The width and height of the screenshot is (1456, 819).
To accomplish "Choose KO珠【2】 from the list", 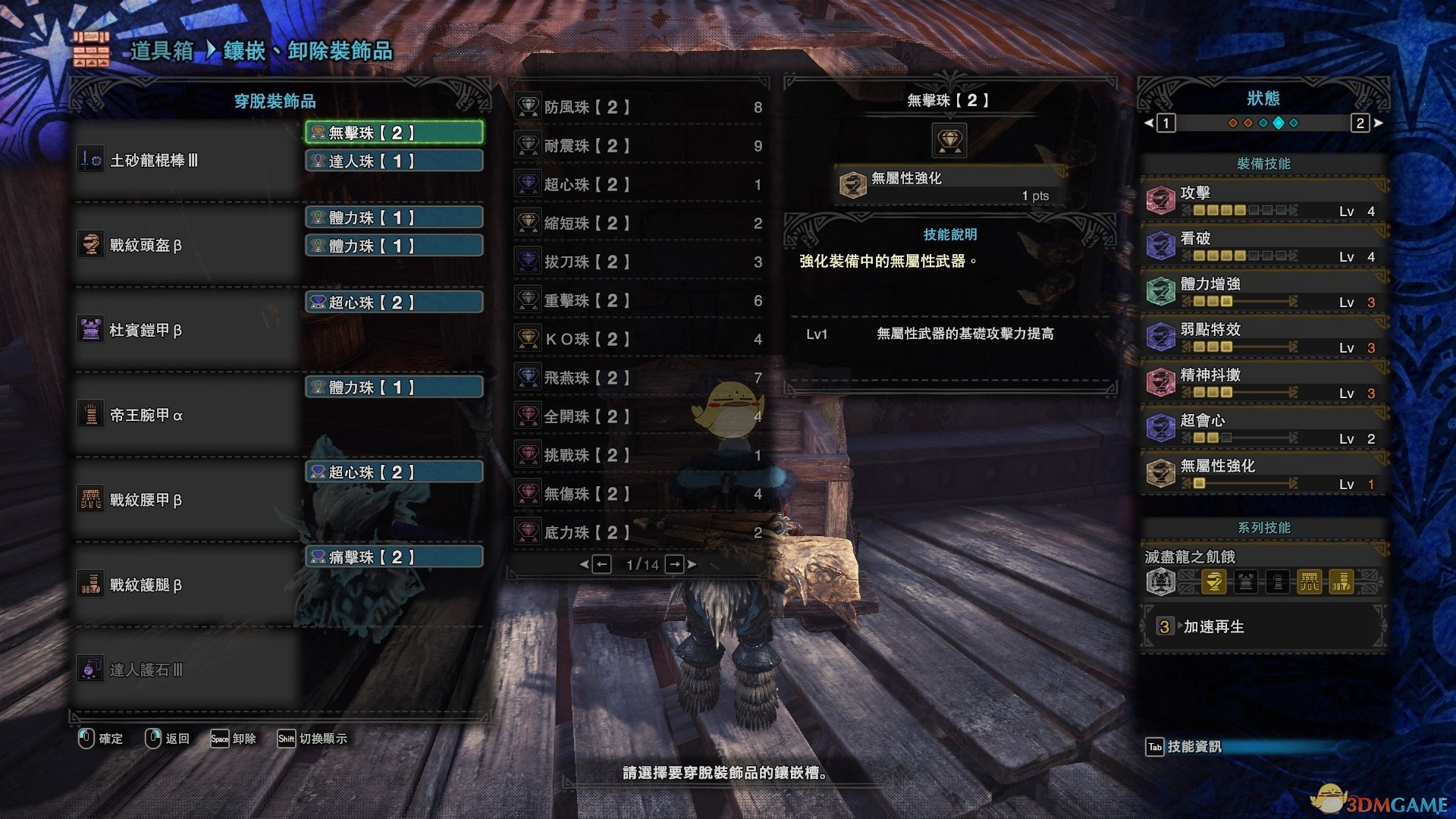I will (x=639, y=339).
